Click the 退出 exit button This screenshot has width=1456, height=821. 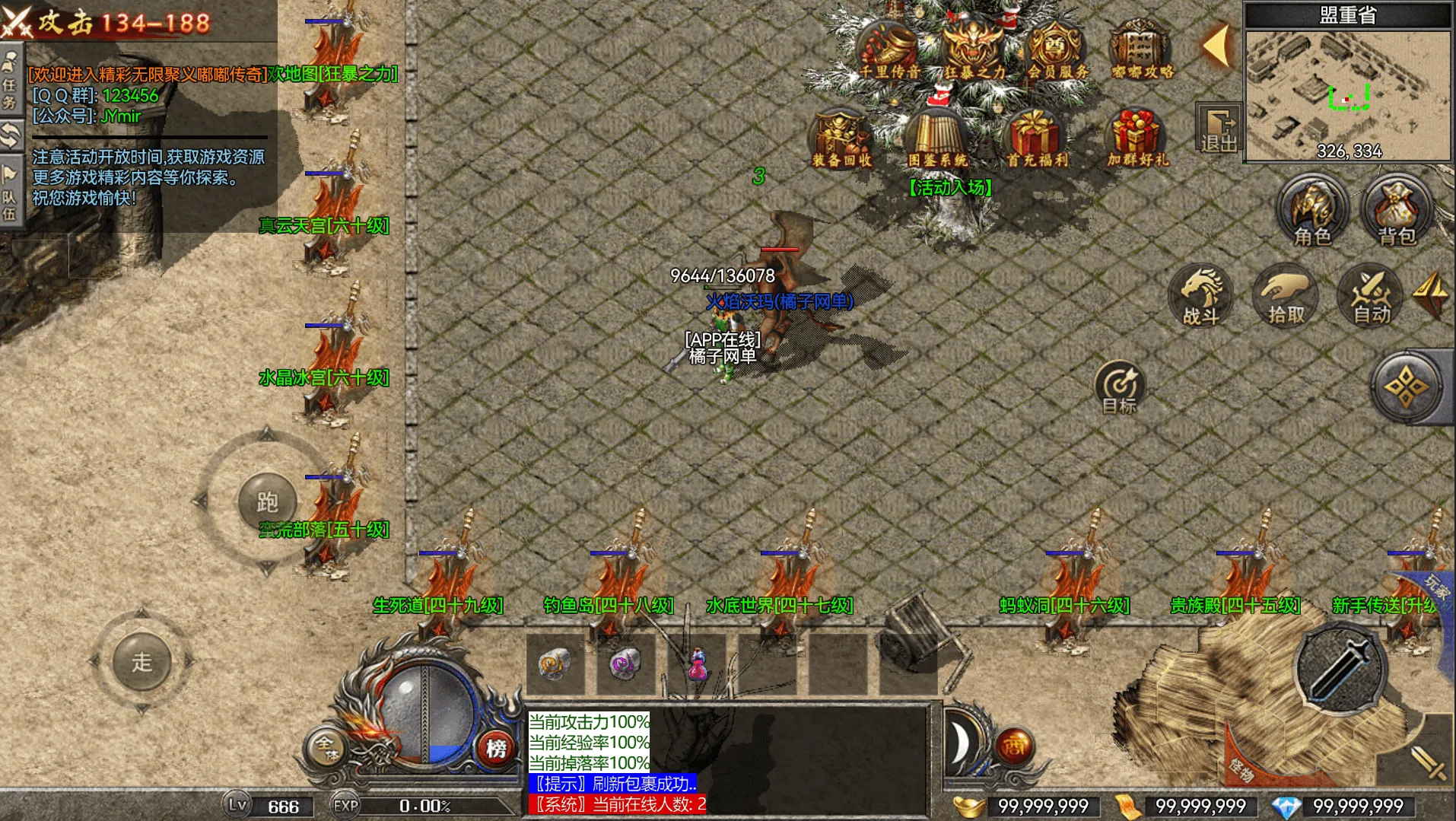[x=1218, y=129]
